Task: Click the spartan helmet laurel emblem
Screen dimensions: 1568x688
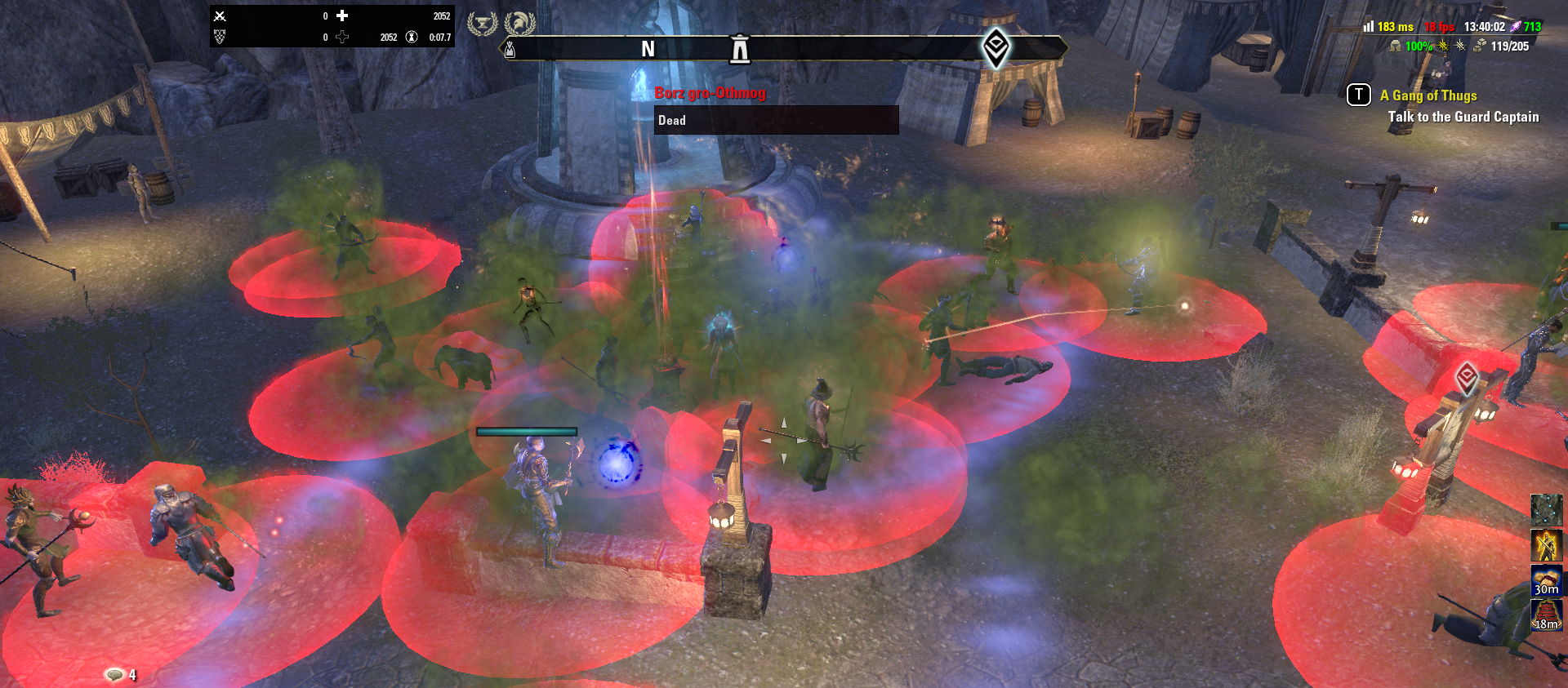Action: [519, 23]
